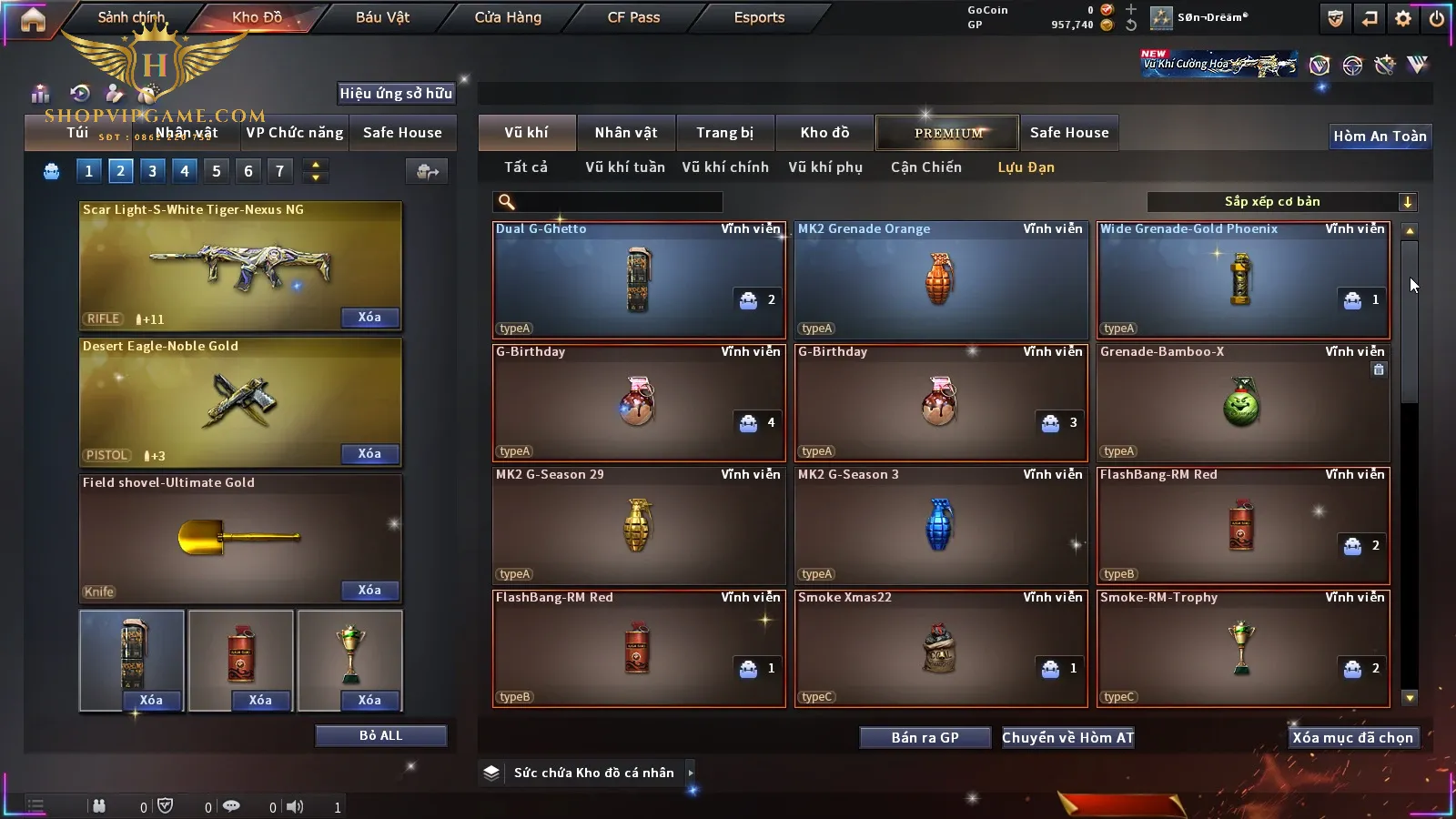
Task: Click Chuyển về Hòm AT button
Action: (x=1067, y=738)
